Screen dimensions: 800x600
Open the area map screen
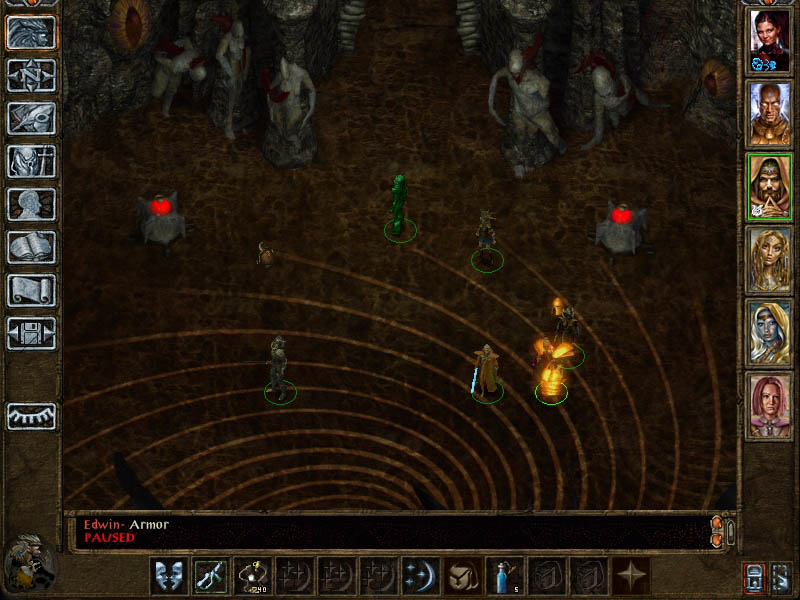pyautogui.click(x=31, y=75)
